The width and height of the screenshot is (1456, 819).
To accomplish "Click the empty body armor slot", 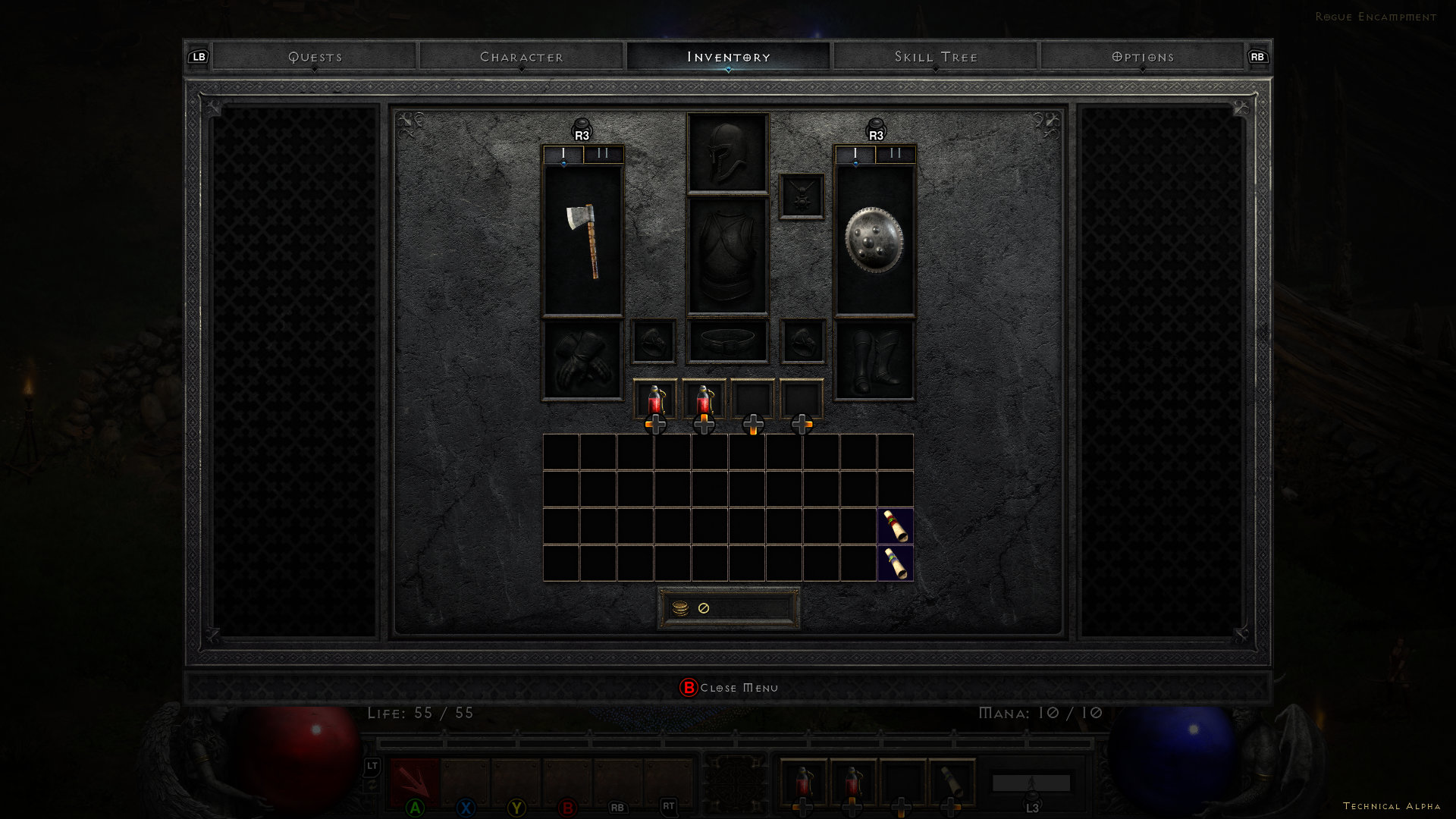I will click(x=727, y=256).
